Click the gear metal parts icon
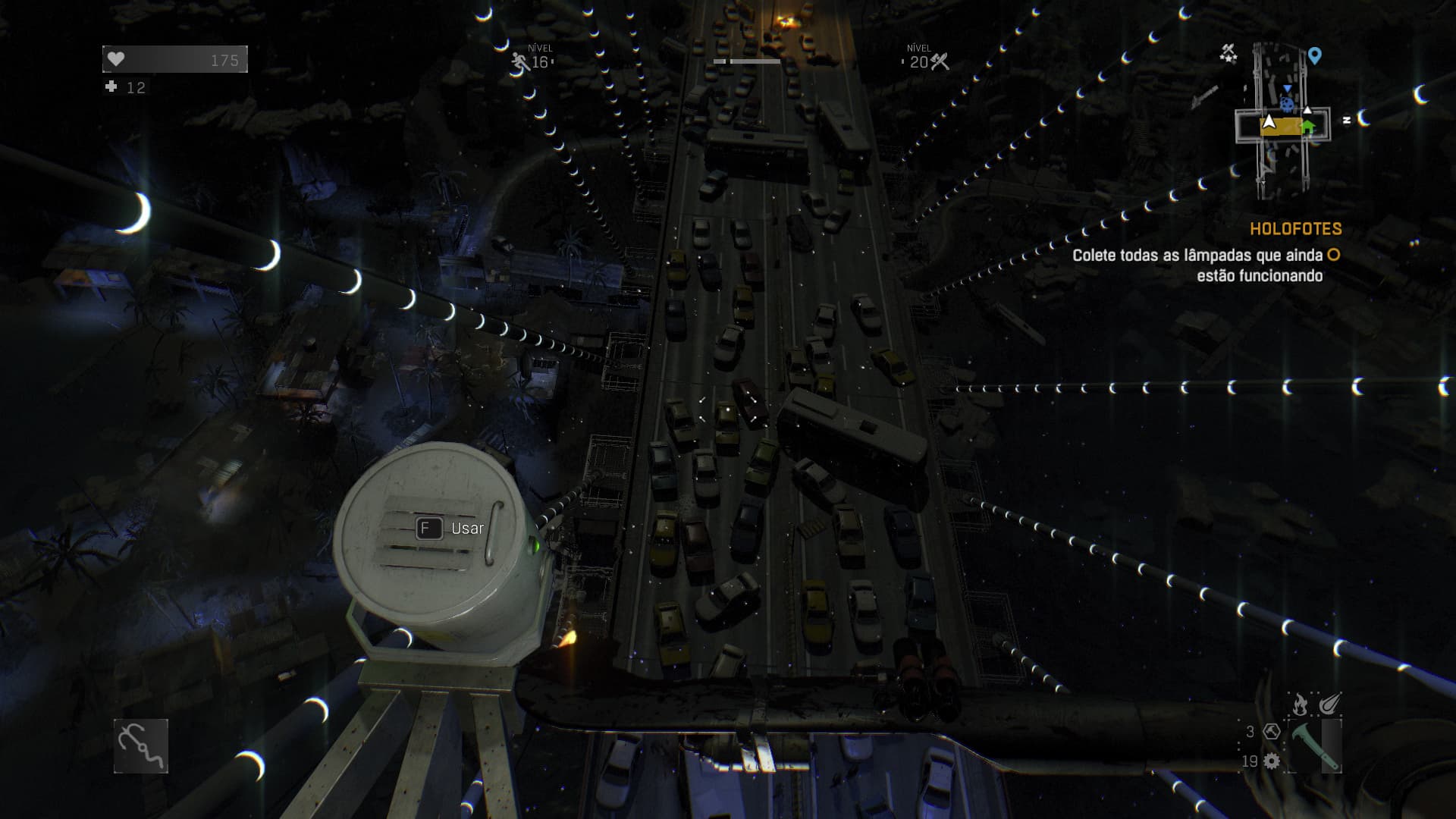The height and width of the screenshot is (819, 1456). point(1272,761)
